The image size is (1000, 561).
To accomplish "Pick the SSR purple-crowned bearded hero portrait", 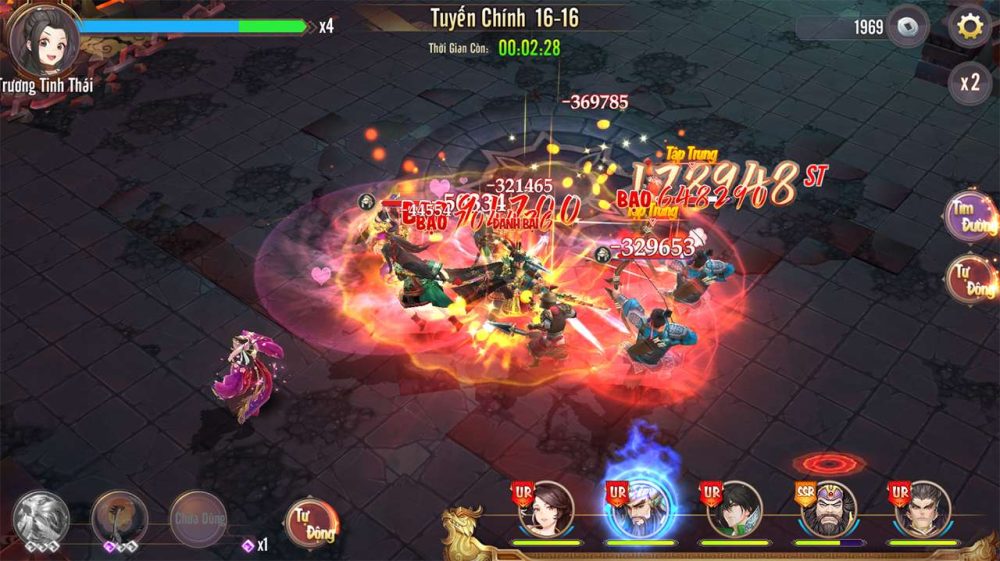I will pyautogui.click(x=827, y=509).
